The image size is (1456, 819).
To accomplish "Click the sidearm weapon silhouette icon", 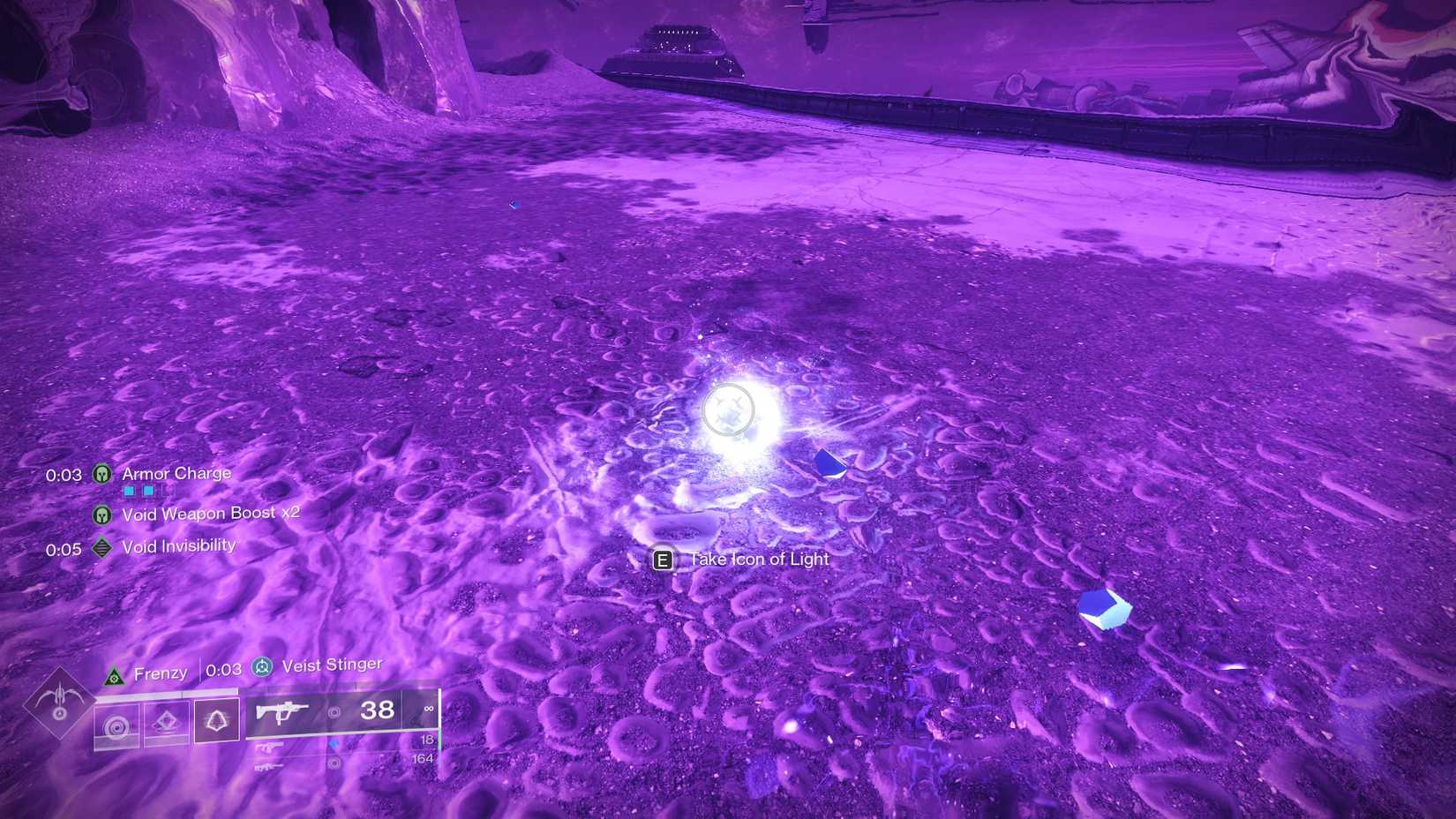I will pos(269,746).
